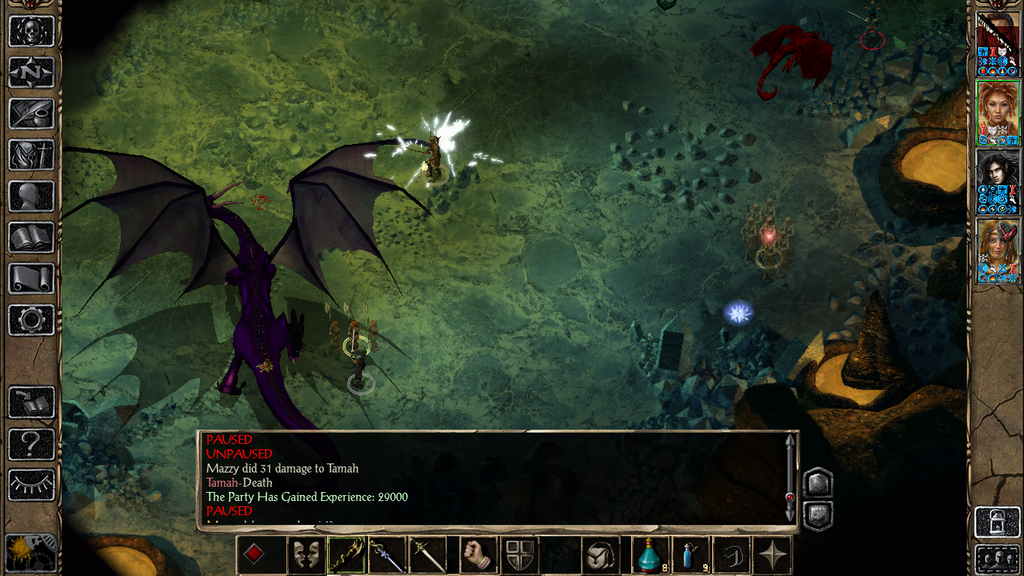The image size is (1024, 576).
Task: Select the clenched fist action
Action: [477, 555]
